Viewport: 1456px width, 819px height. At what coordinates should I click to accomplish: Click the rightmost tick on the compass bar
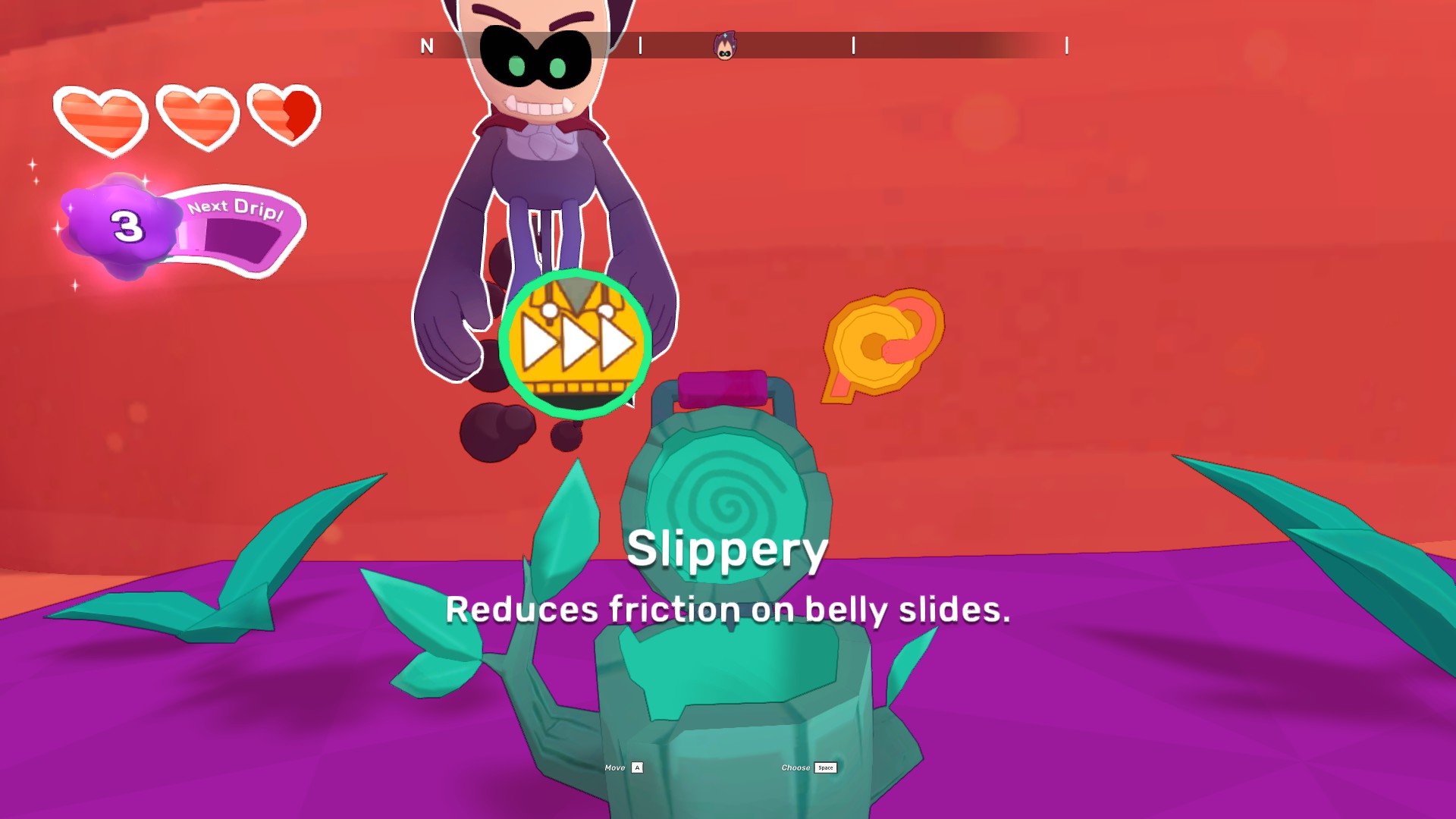point(1066,45)
